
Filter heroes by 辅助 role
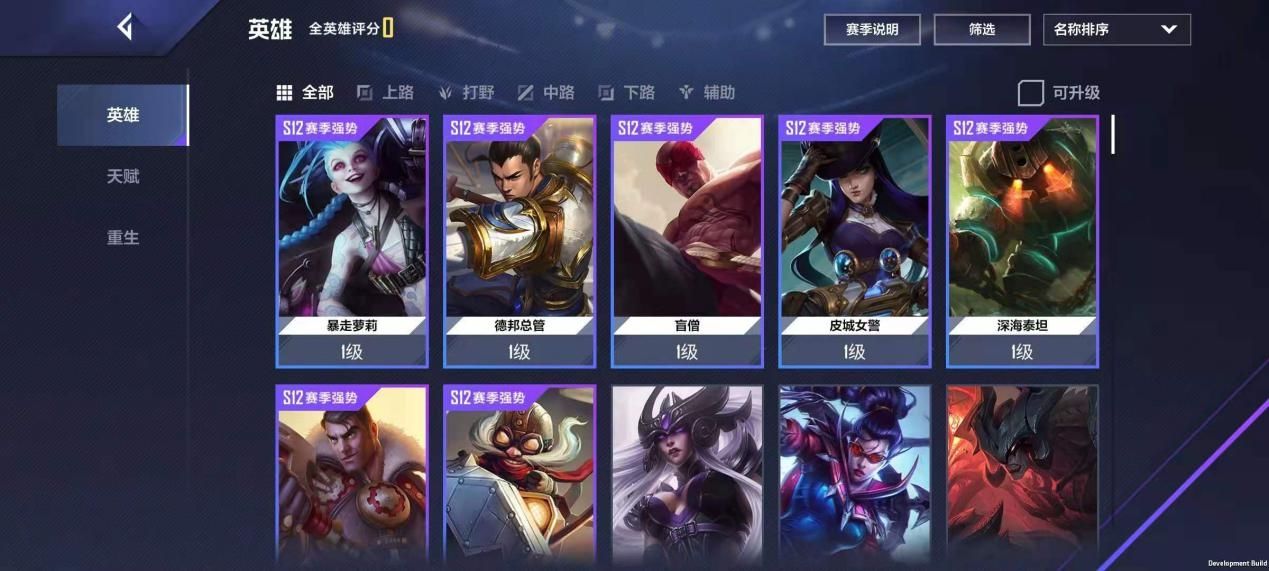point(707,93)
